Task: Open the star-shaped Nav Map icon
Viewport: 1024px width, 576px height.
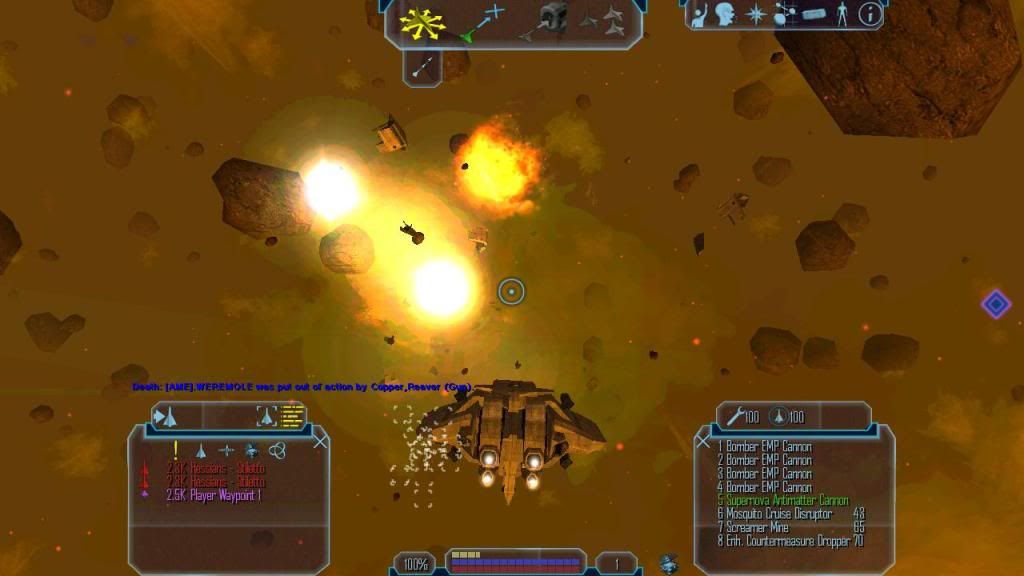Action: pyautogui.click(x=756, y=15)
